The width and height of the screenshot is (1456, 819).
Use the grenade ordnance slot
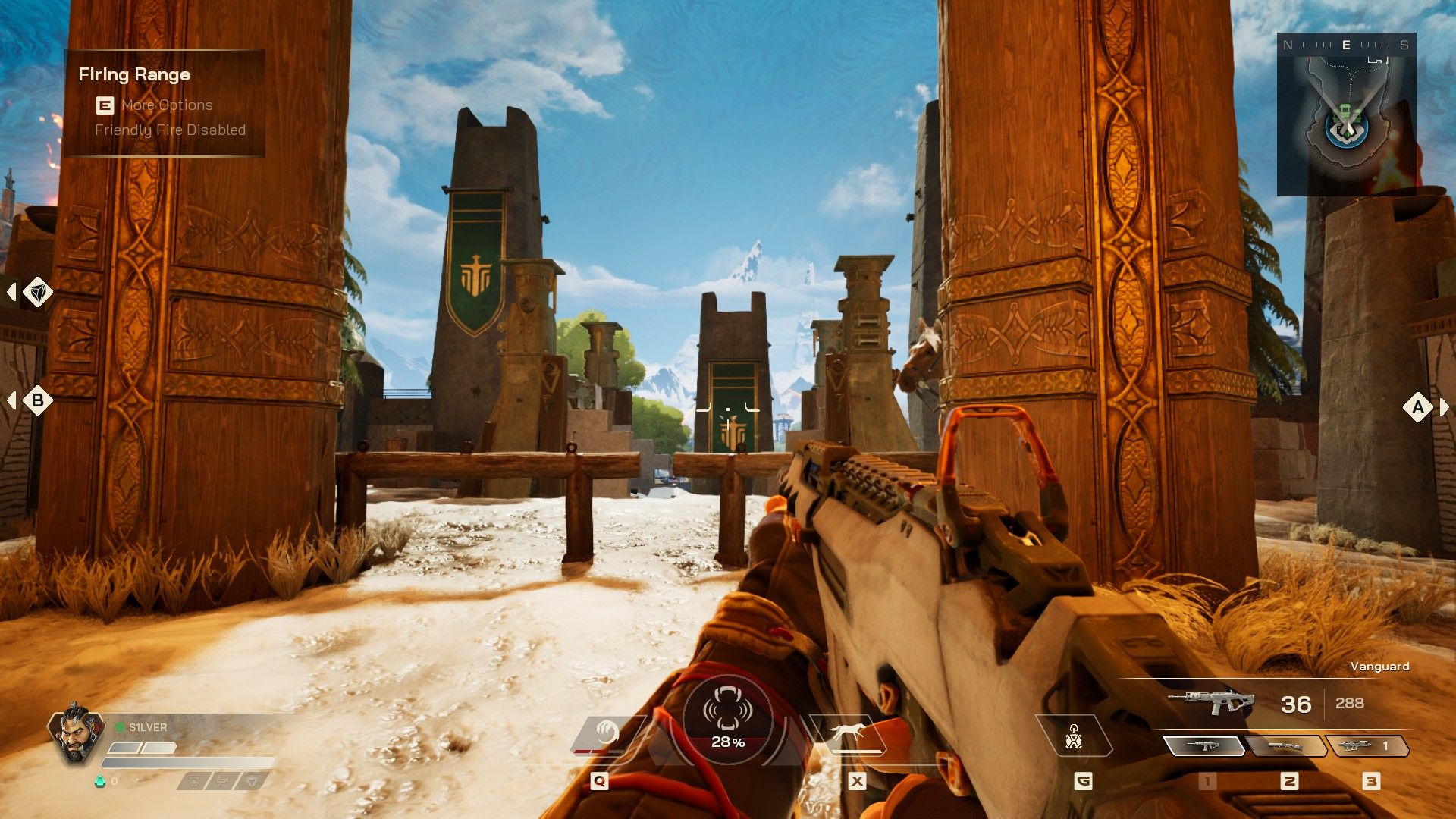pyautogui.click(x=1073, y=736)
